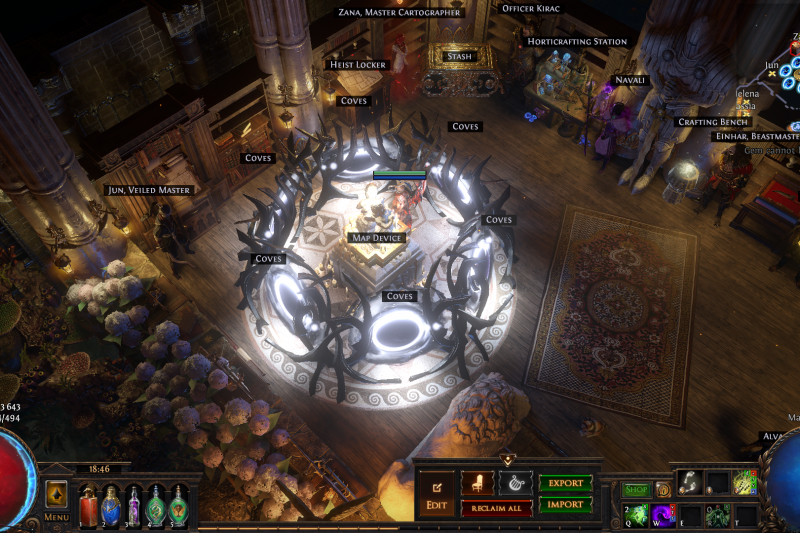Use the green flask in slot 4
The width and height of the screenshot is (800, 533).
[156, 503]
